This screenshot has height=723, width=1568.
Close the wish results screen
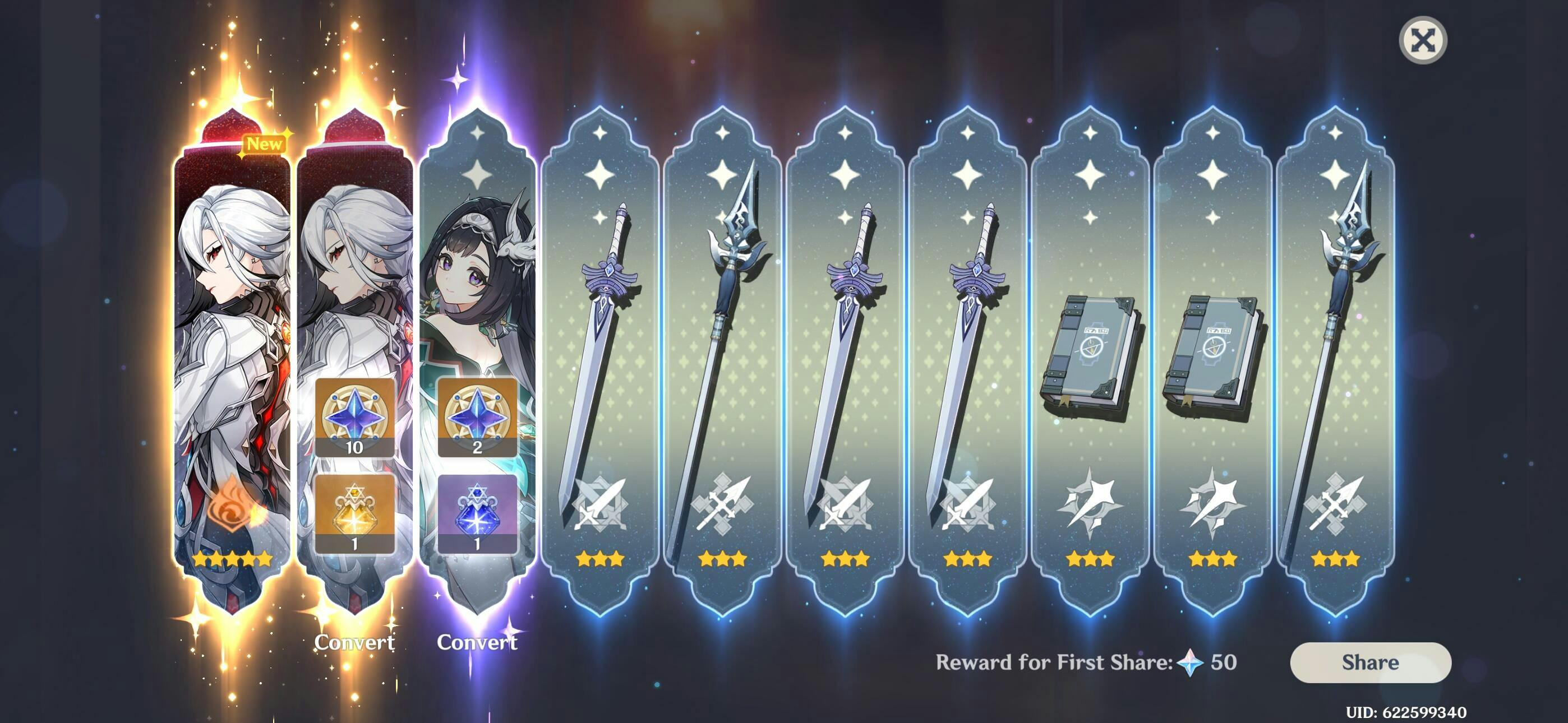1423,41
